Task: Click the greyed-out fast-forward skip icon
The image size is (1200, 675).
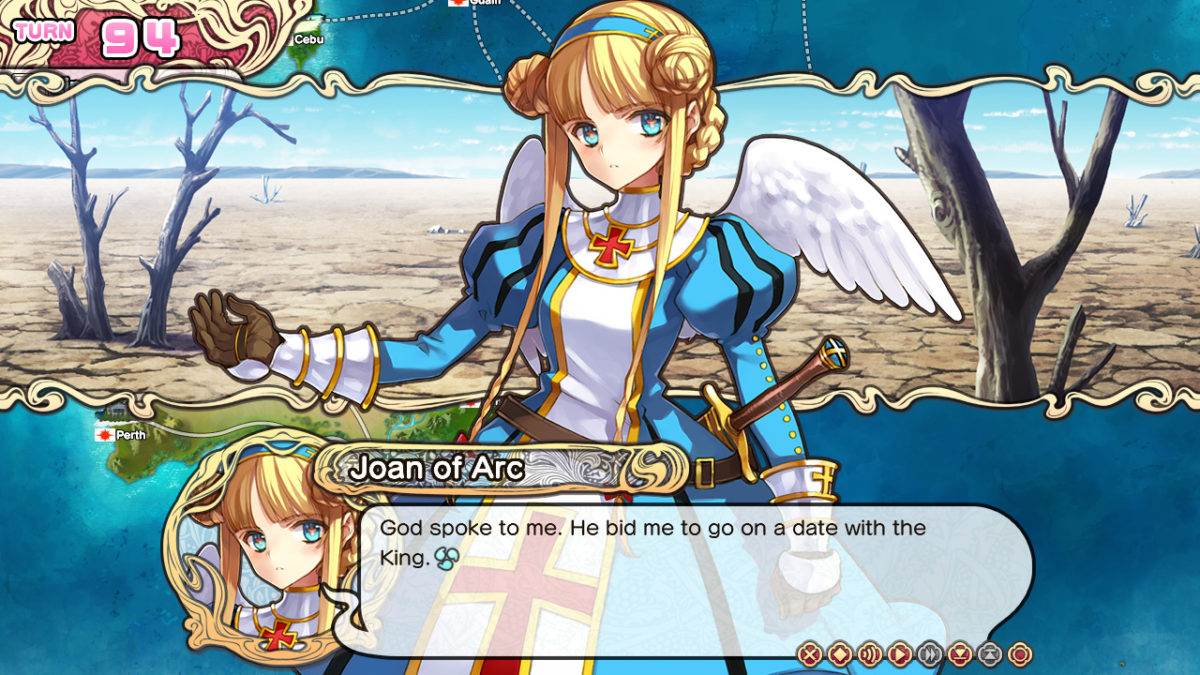Action: (930, 655)
